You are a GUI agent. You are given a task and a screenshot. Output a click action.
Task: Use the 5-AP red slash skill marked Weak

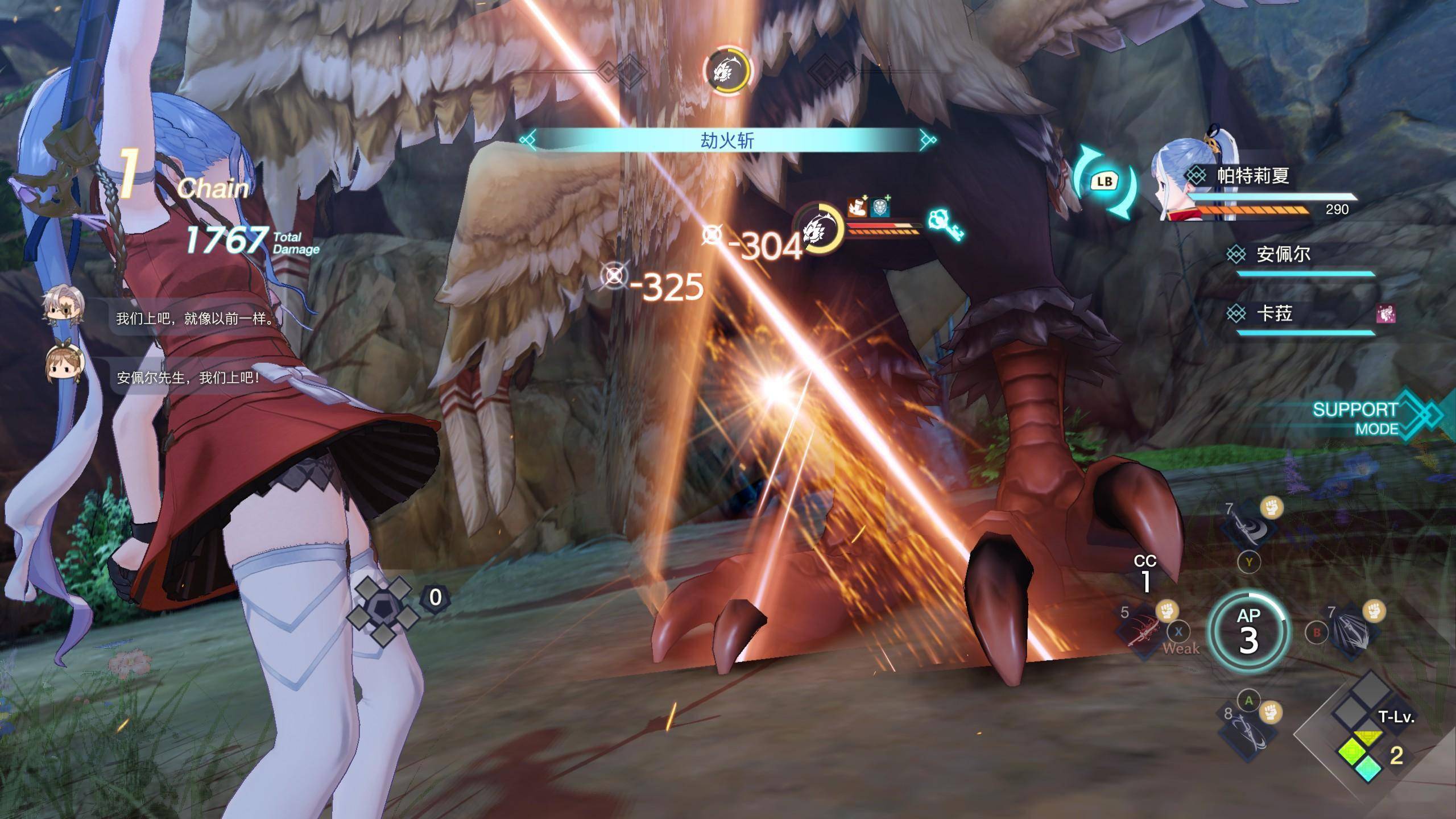click(x=1142, y=631)
